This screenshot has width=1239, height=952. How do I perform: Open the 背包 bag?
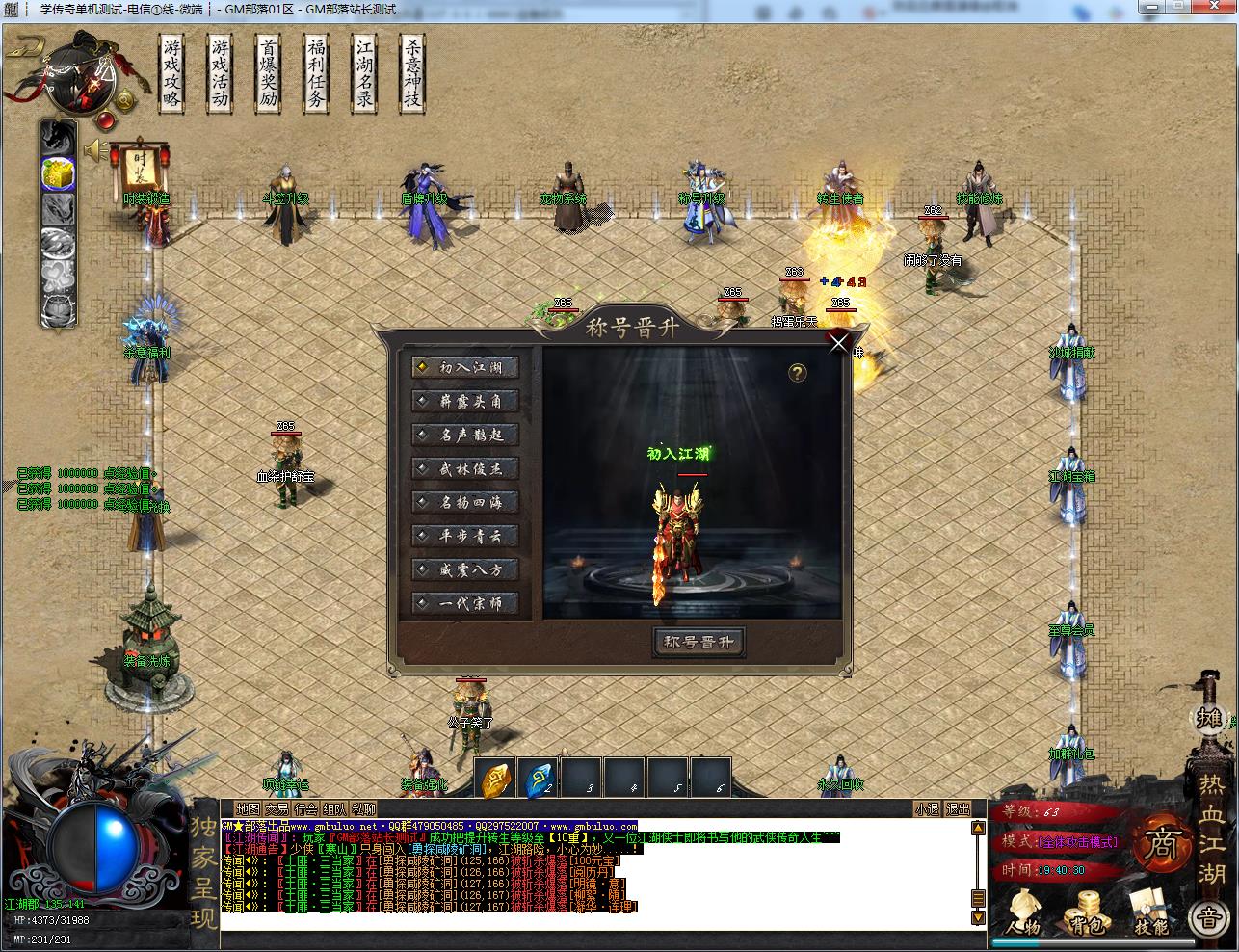click(x=1087, y=912)
